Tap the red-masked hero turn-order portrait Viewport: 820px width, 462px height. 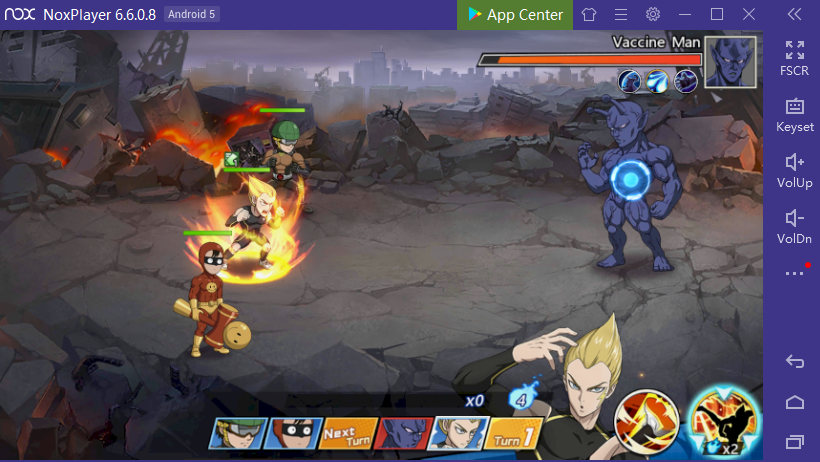(x=296, y=433)
